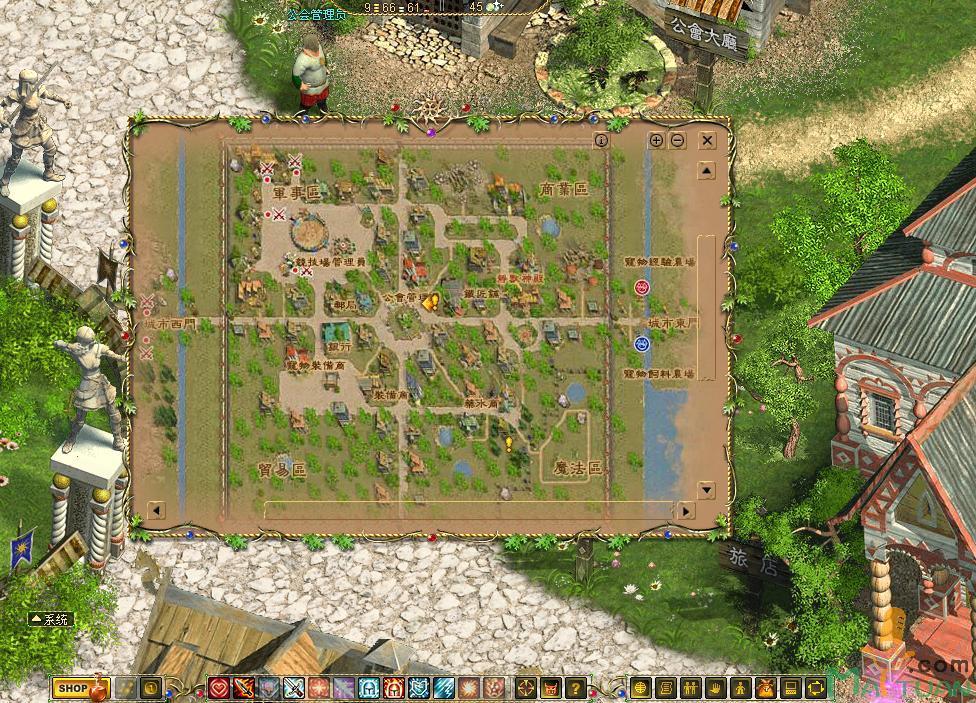The width and height of the screenshot is (976, 703).
Task: Select the red pet experience farm marker
Action: (x=642, y=287)
